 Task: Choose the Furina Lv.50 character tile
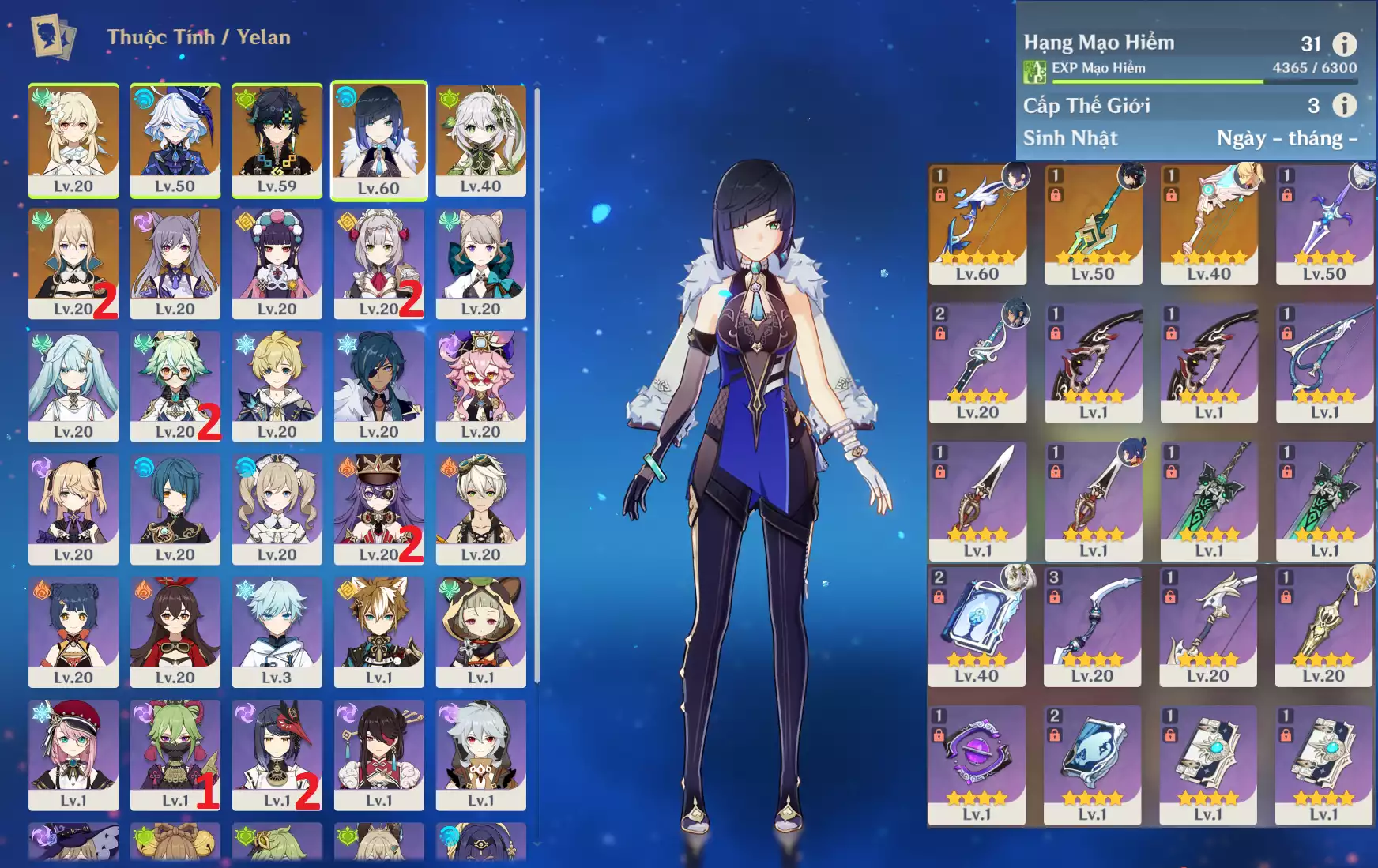[x=175, y=140]
